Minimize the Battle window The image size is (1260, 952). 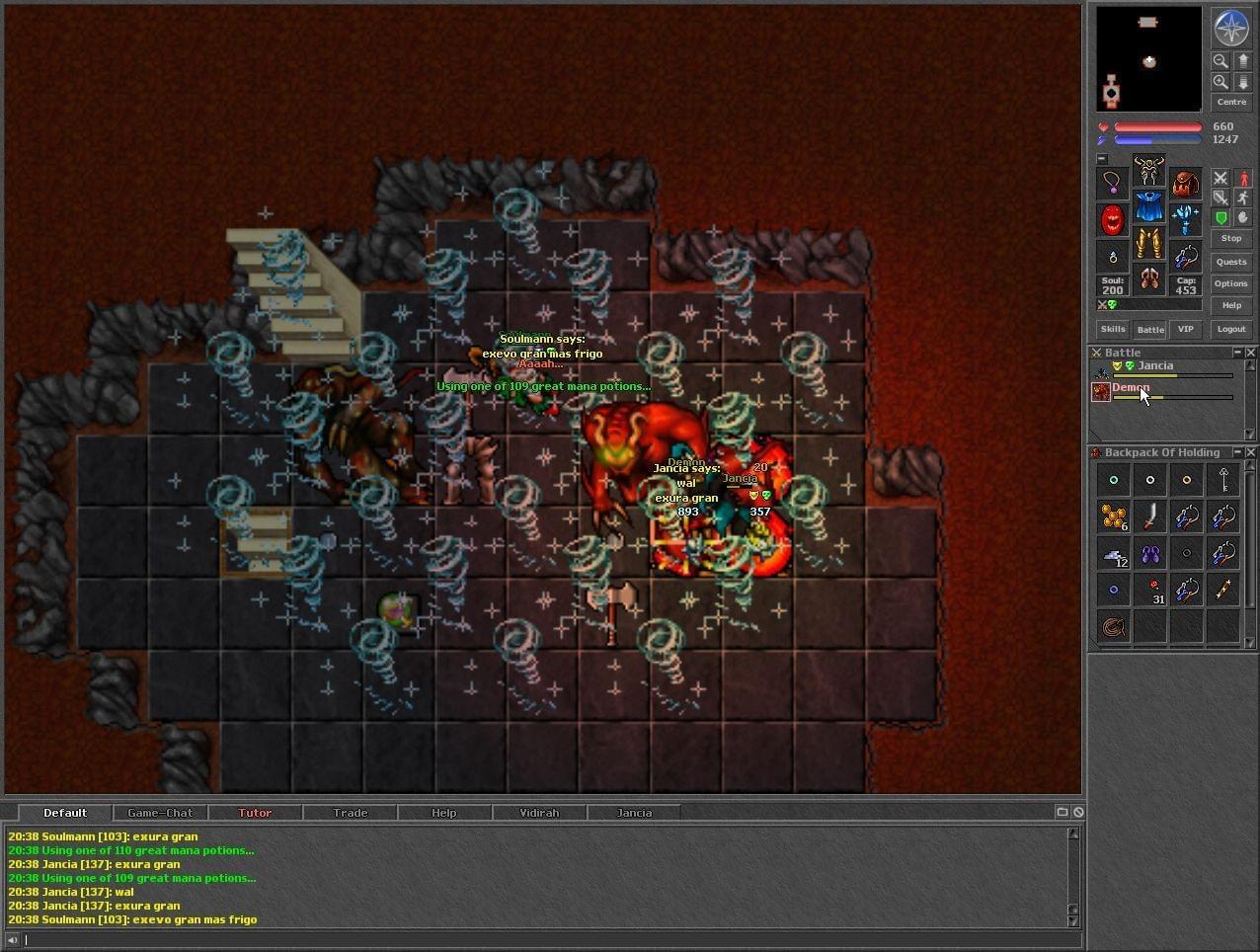point(1237,353)
